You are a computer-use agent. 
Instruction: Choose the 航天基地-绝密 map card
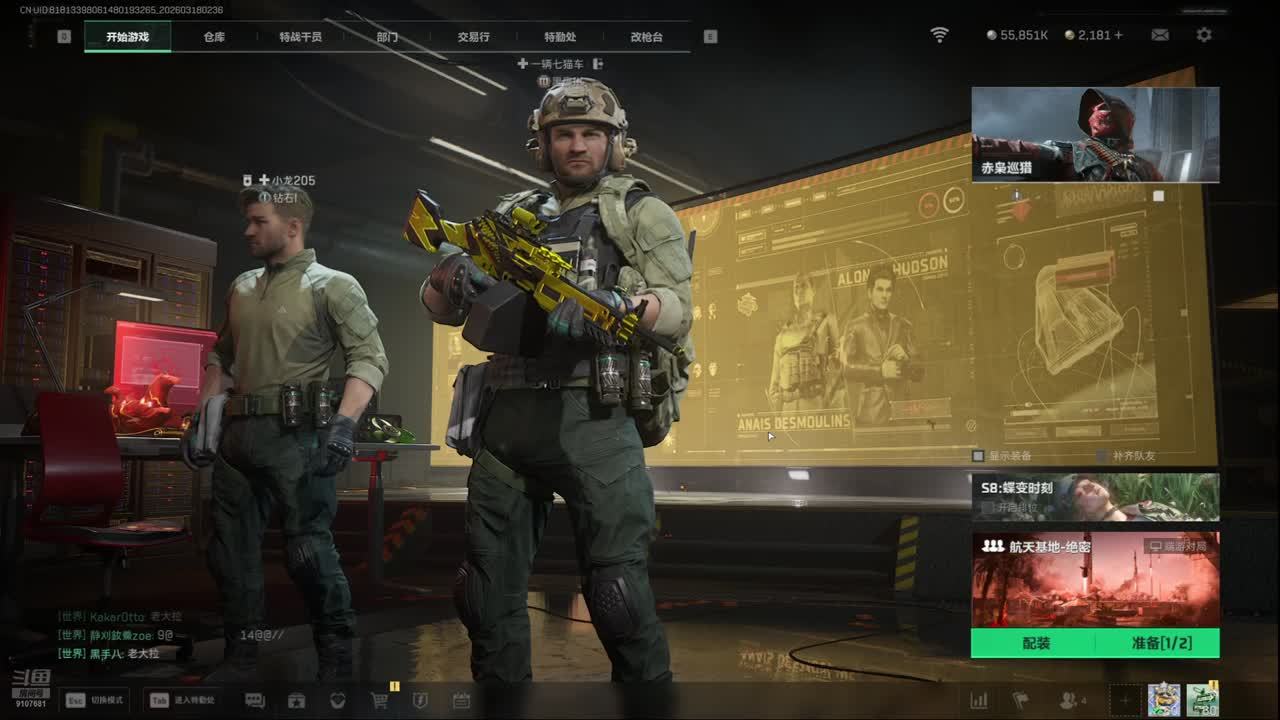point(1095,578)
